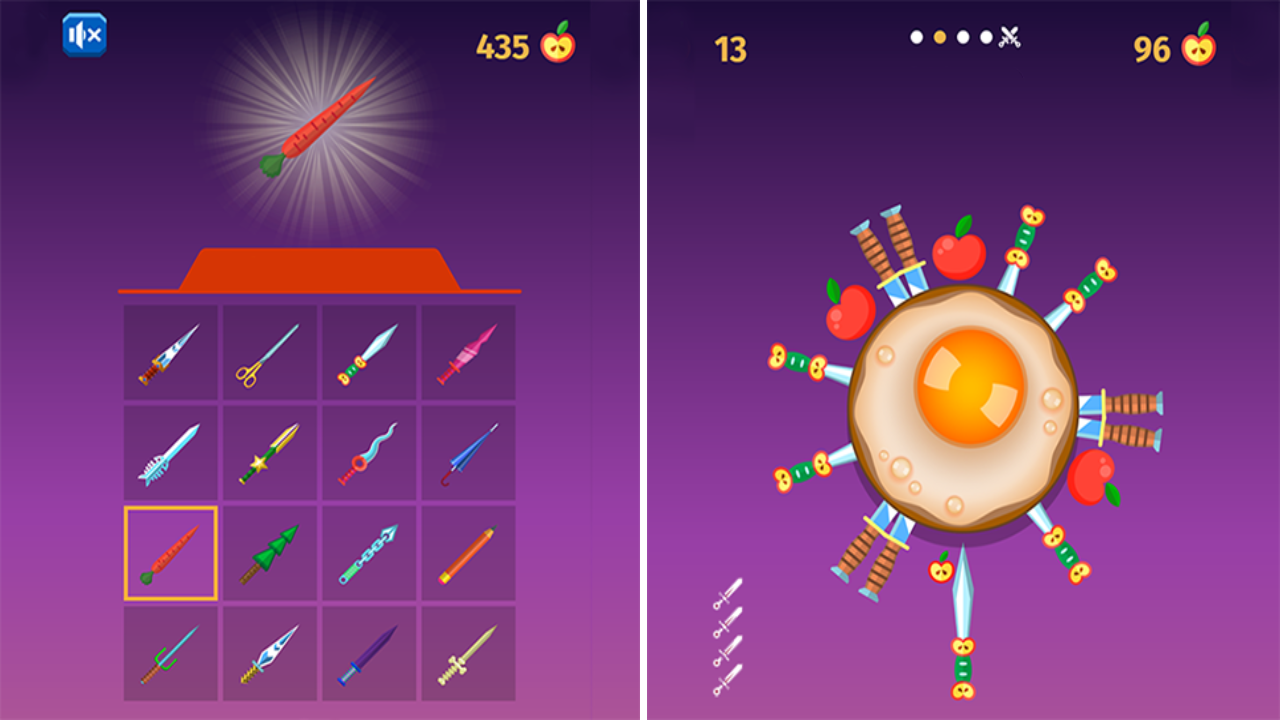Select the blue umbrella weapon
The width and height of the screenshot is (1280, 720).
(468, 452)
